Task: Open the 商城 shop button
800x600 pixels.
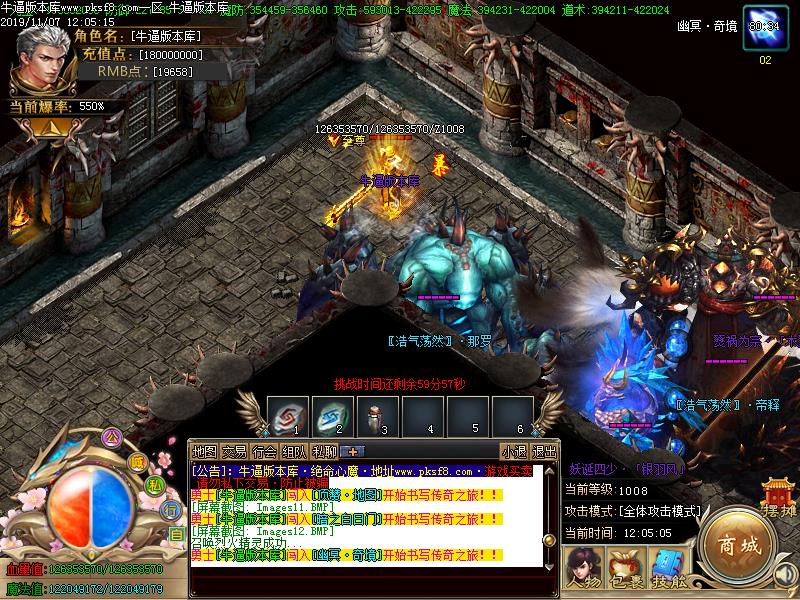Action: (x=738, y=546)
